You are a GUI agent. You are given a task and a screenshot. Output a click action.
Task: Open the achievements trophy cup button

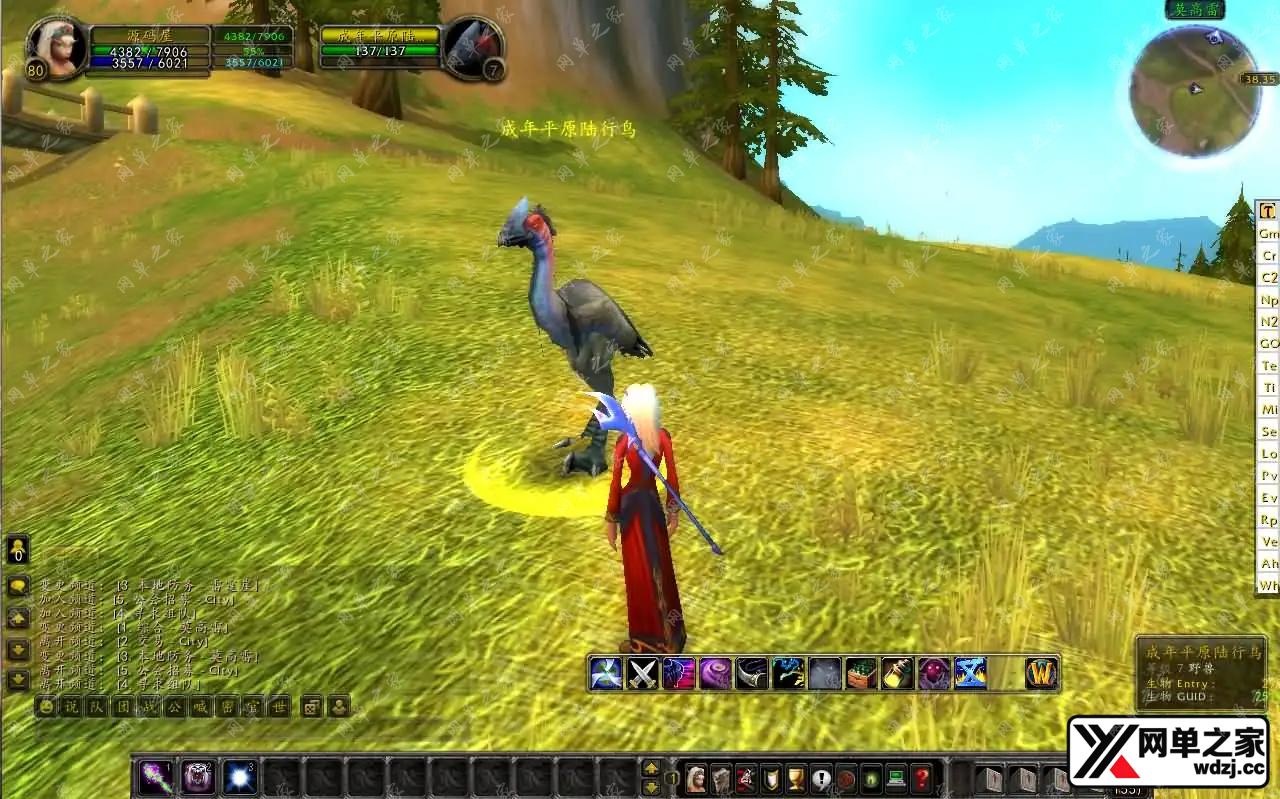[x=796, y=778]
